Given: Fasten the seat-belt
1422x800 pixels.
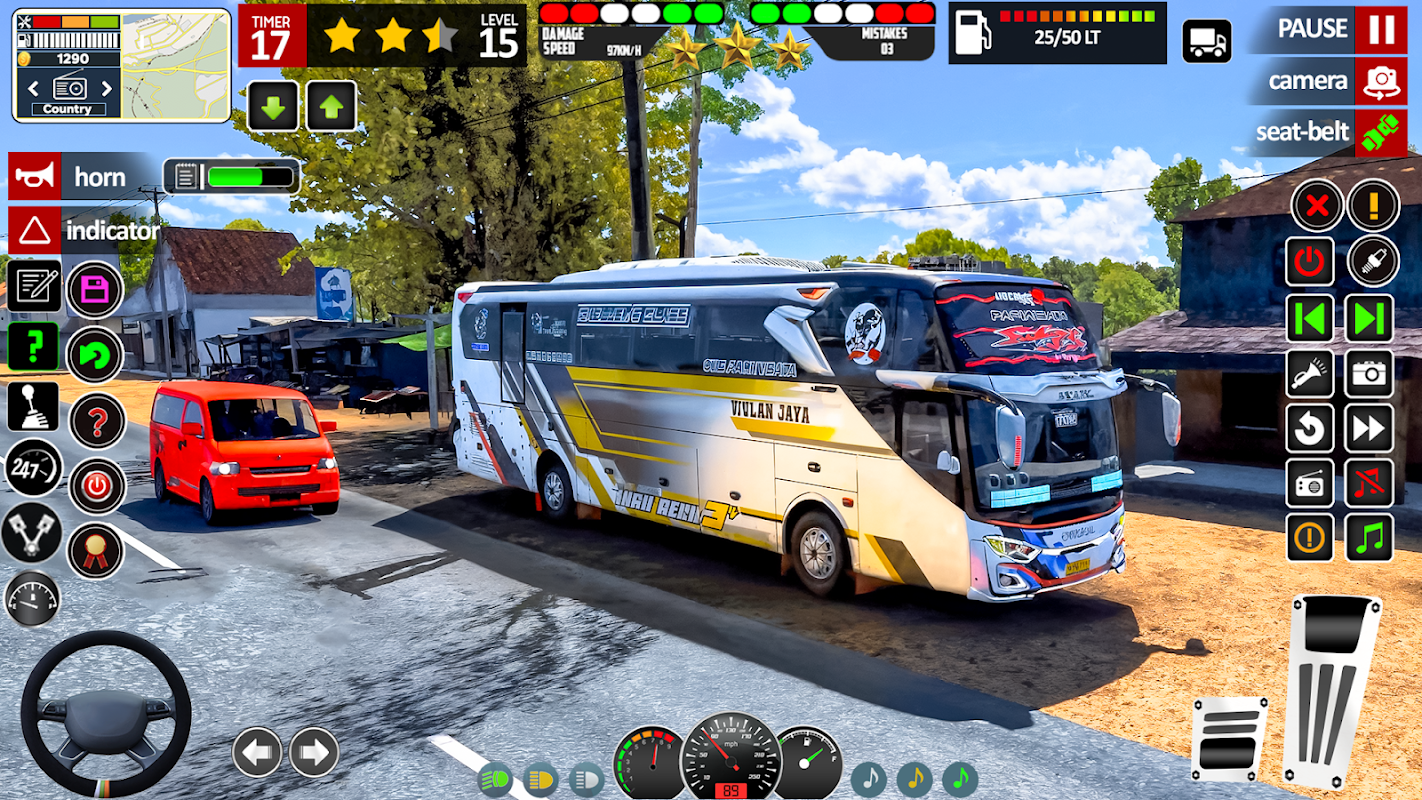Looking at the screenshot, I should 1380,132.
